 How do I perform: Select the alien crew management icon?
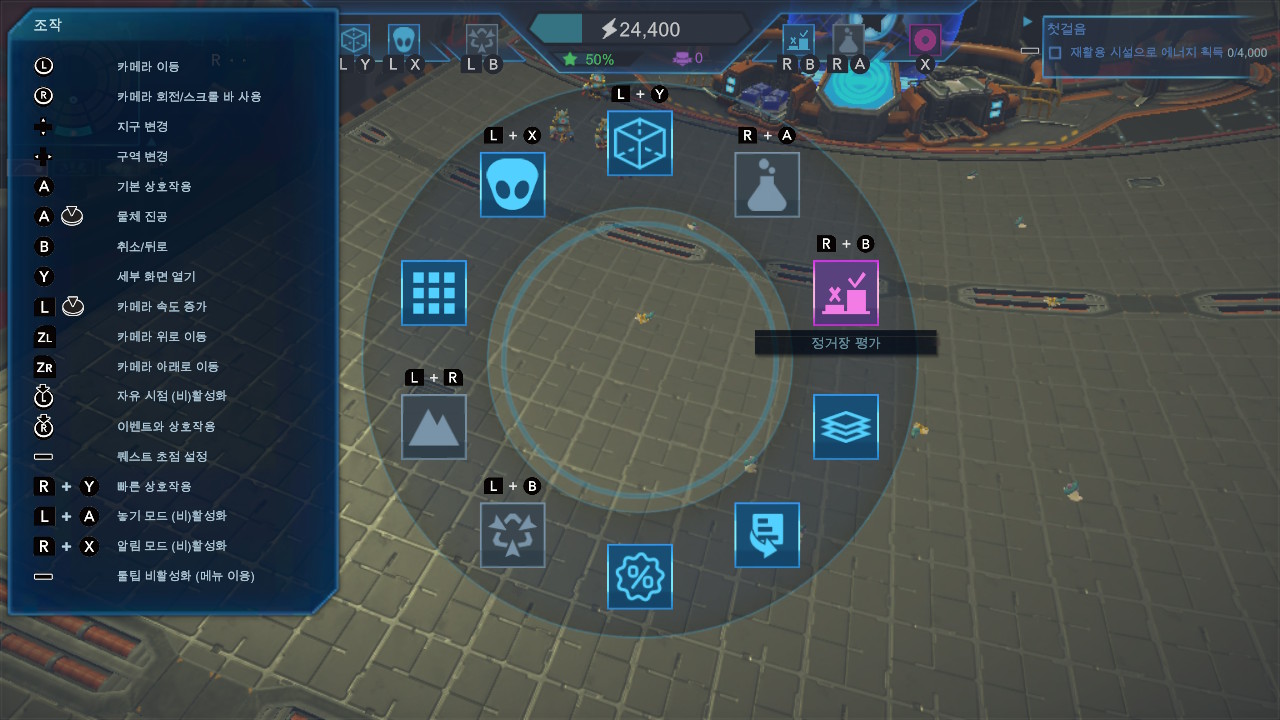(x=512, y=184)
